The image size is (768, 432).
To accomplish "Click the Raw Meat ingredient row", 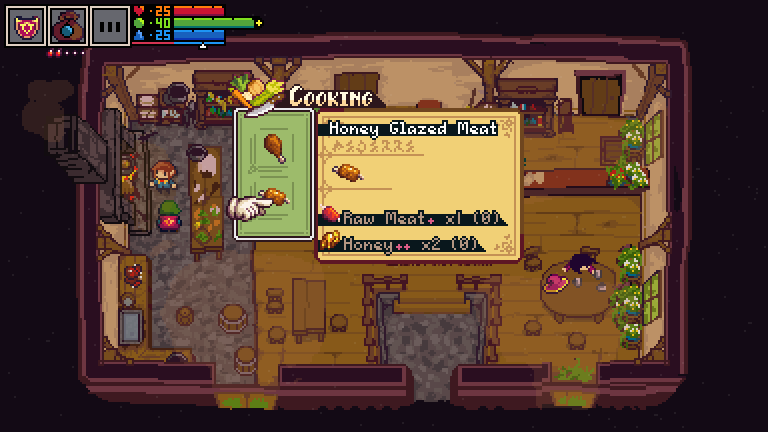I will [x=410, y=217].
